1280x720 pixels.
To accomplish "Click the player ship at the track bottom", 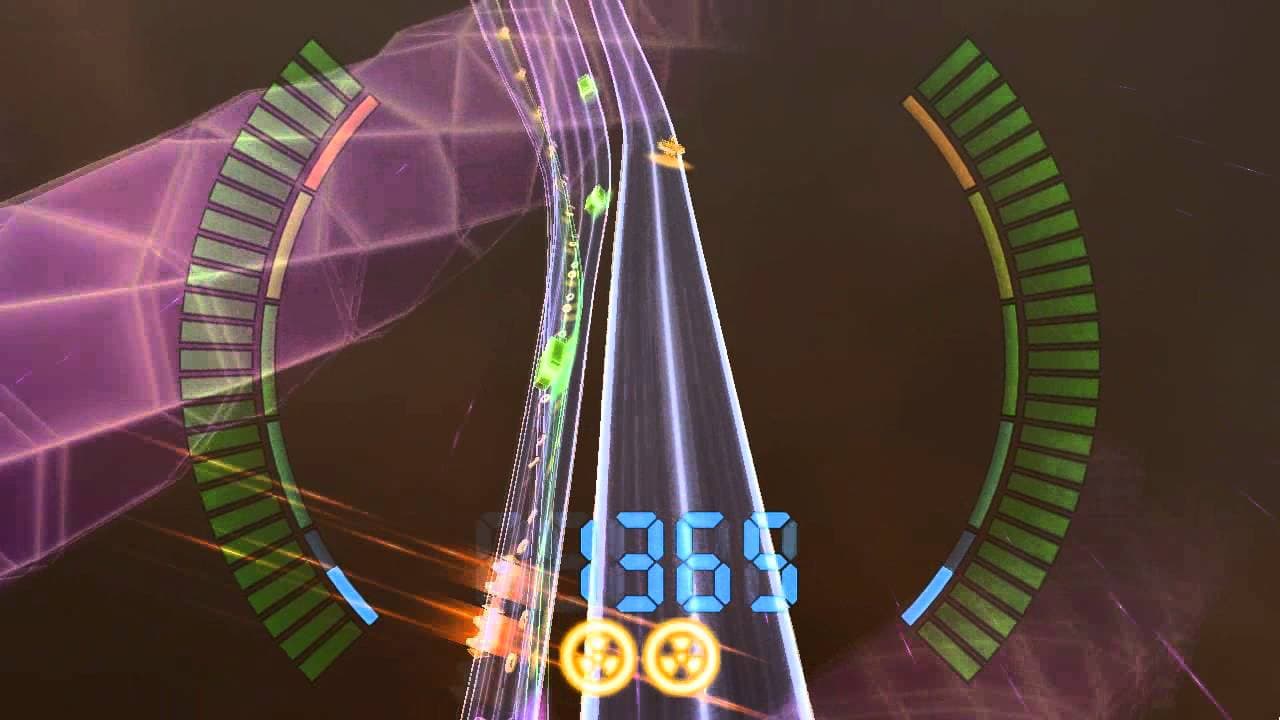I will pos(500,615).
